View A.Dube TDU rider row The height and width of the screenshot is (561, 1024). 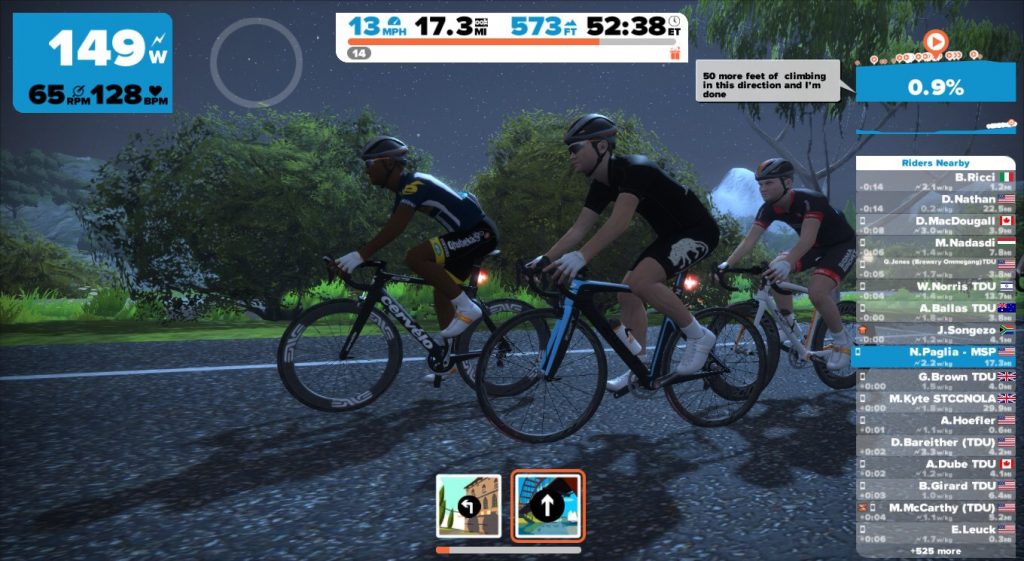tap(936, 468)
